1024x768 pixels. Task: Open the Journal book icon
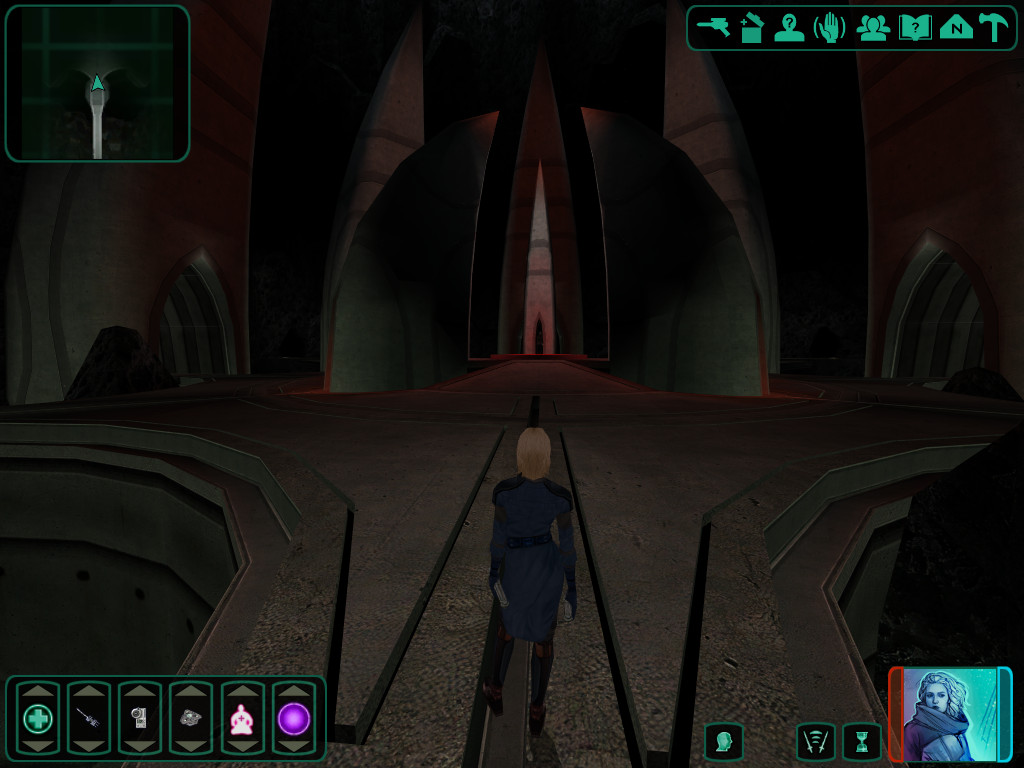tap(914, 27)
